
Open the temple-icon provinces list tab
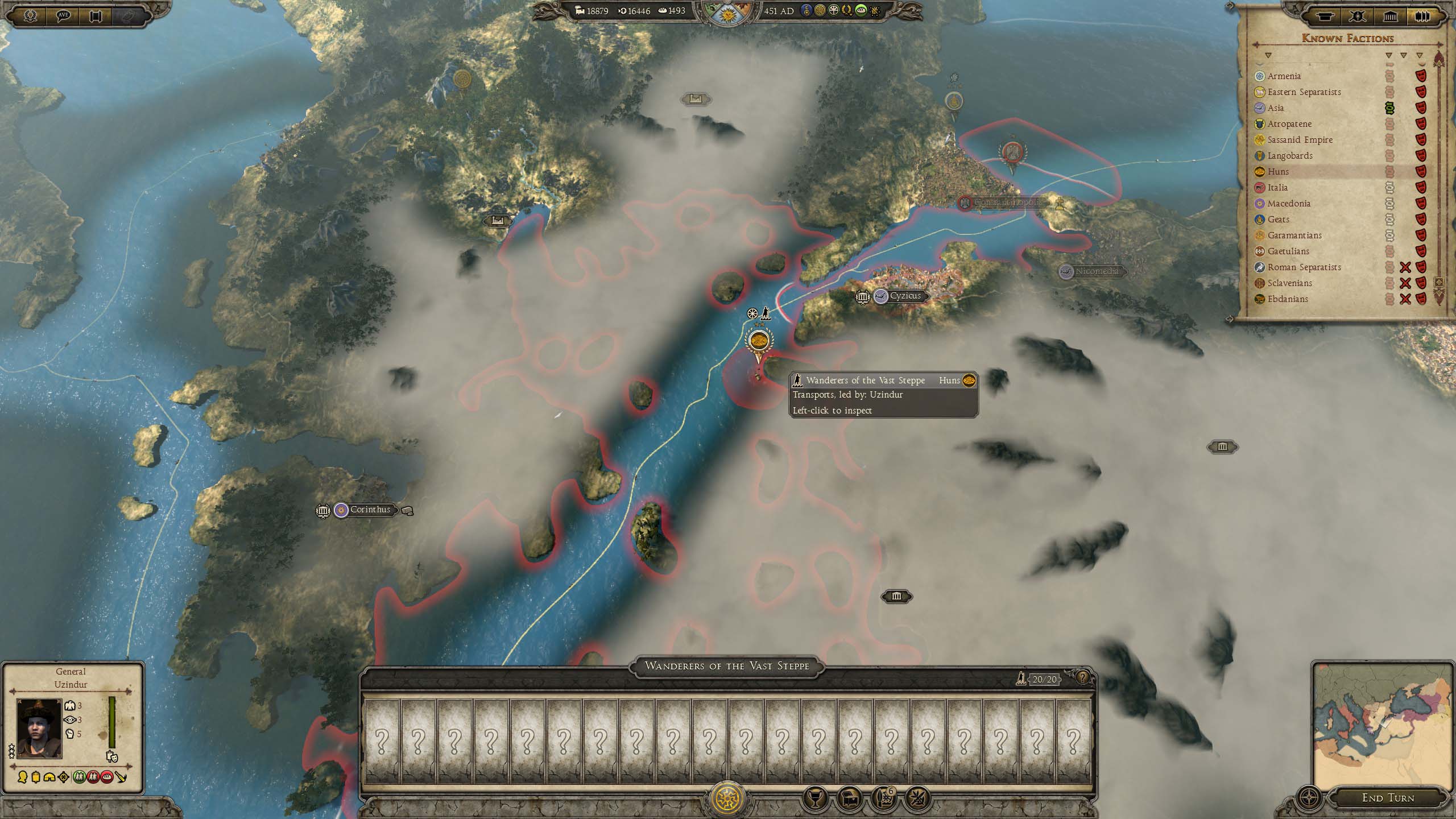click(1390, 16)
